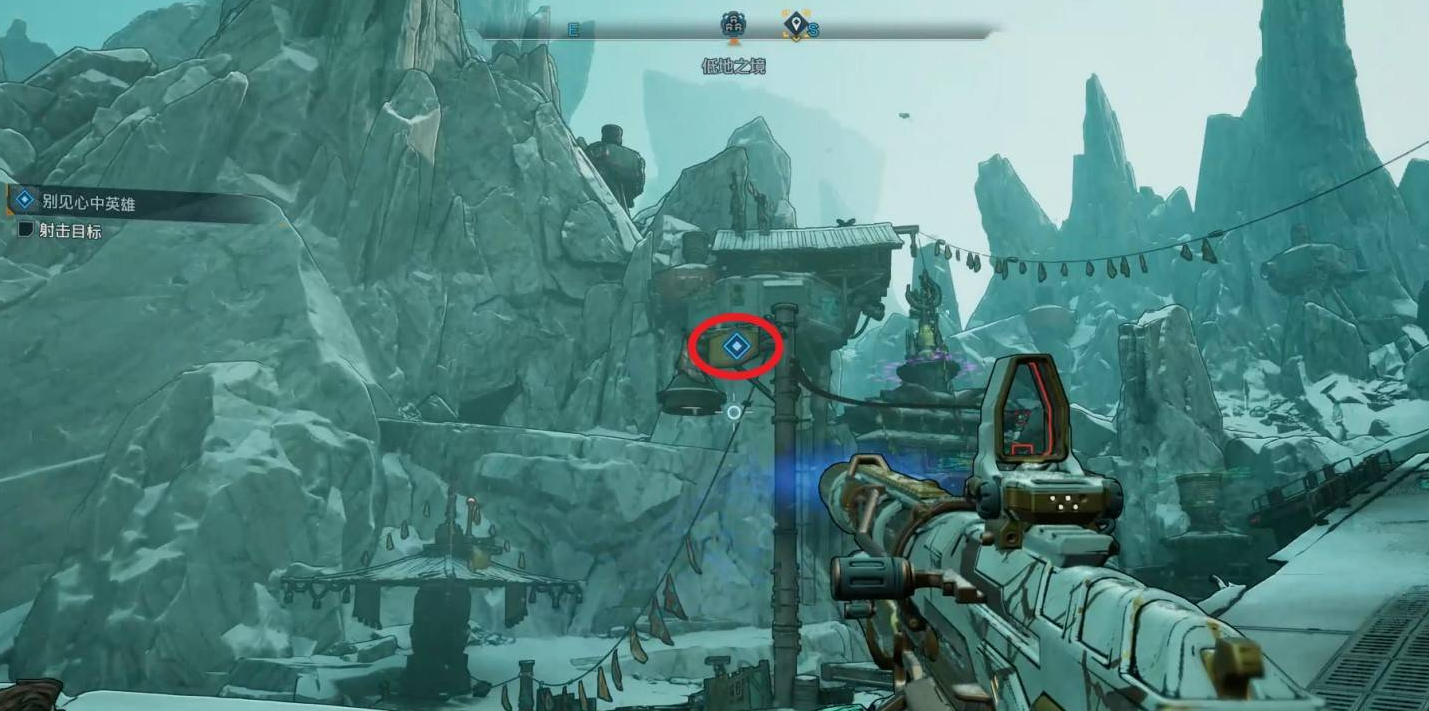
Task: Open the tracked quest 别见心中英雄
Action: point(88,203)
